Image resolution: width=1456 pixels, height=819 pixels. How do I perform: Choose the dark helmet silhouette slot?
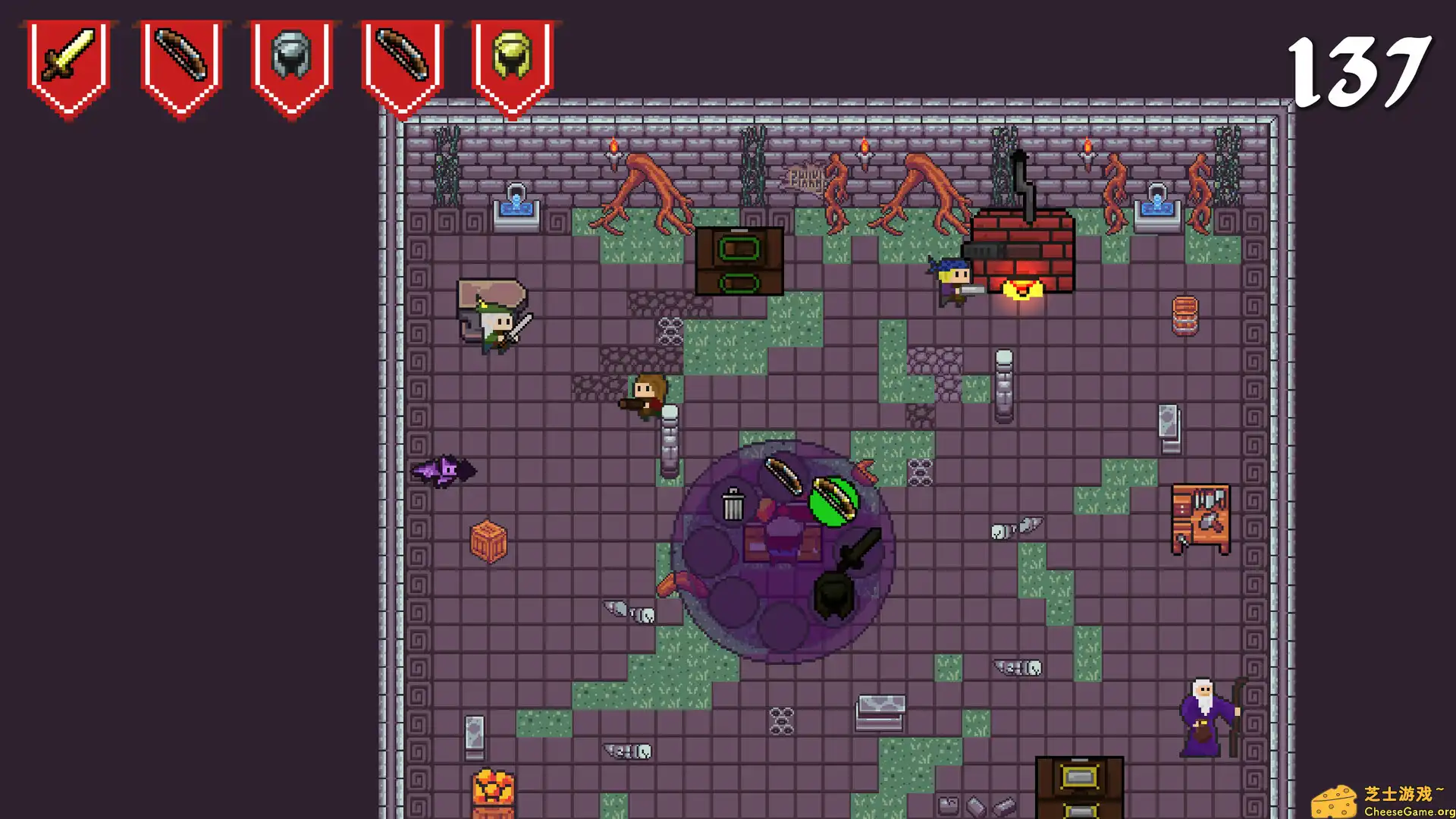(833, 596)
